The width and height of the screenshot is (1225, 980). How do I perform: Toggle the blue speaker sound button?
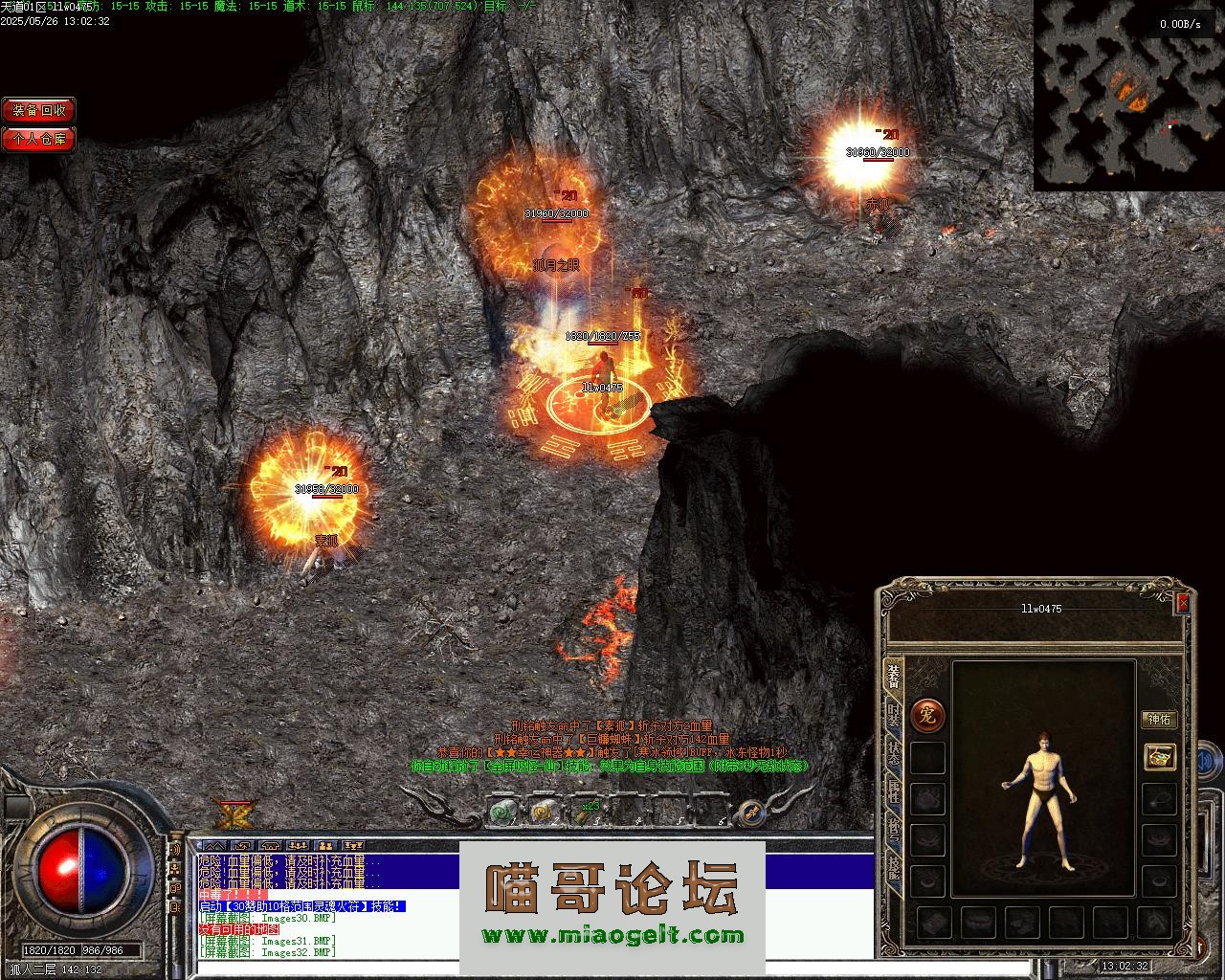(x=1207, y=763)
